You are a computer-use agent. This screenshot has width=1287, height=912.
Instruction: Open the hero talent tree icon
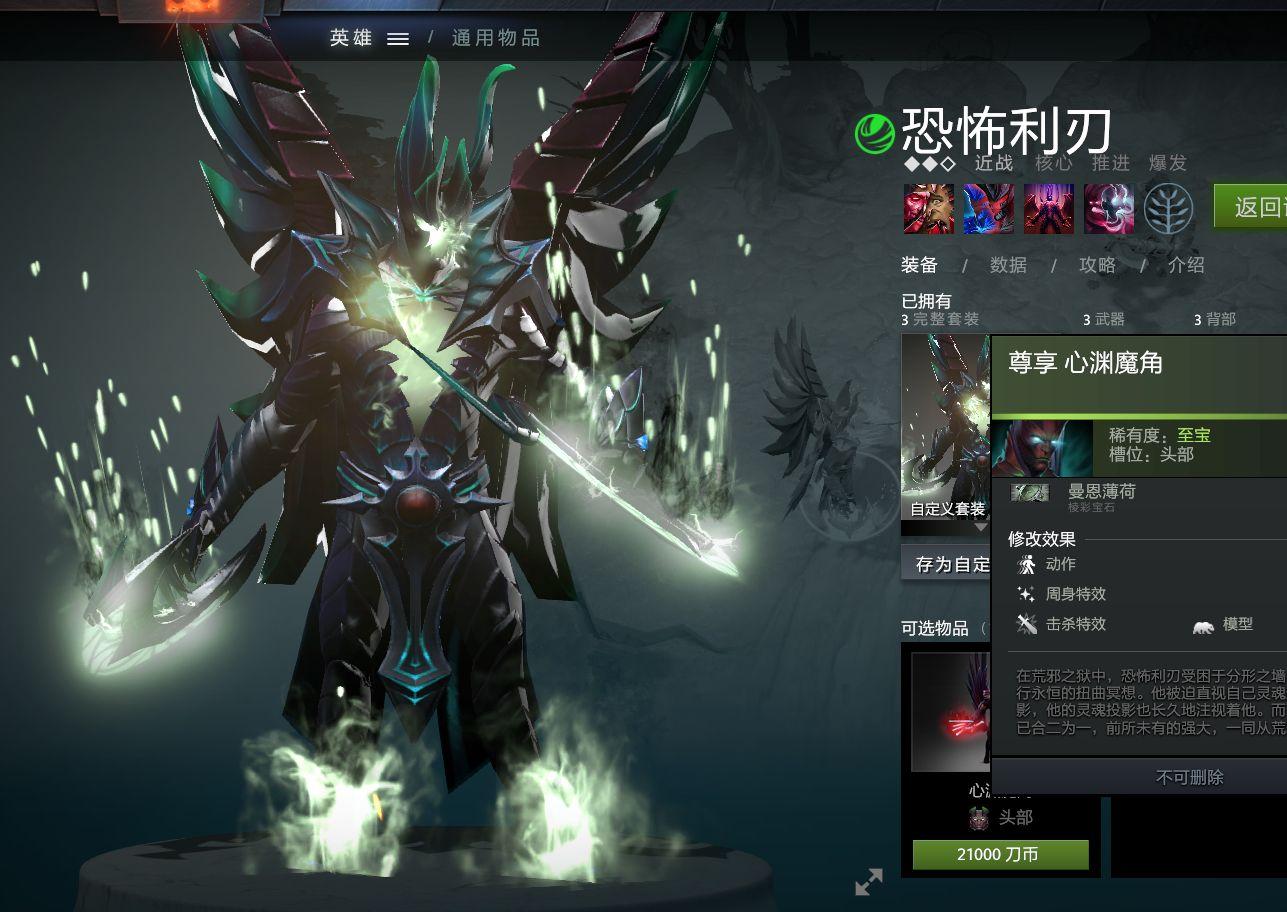tap(1167, 209)
